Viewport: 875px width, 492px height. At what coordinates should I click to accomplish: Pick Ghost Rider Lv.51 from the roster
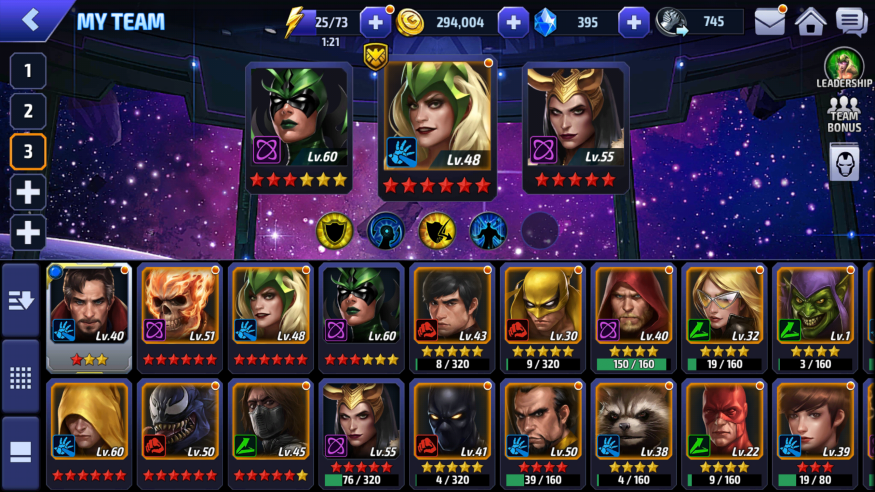point(179,315)
